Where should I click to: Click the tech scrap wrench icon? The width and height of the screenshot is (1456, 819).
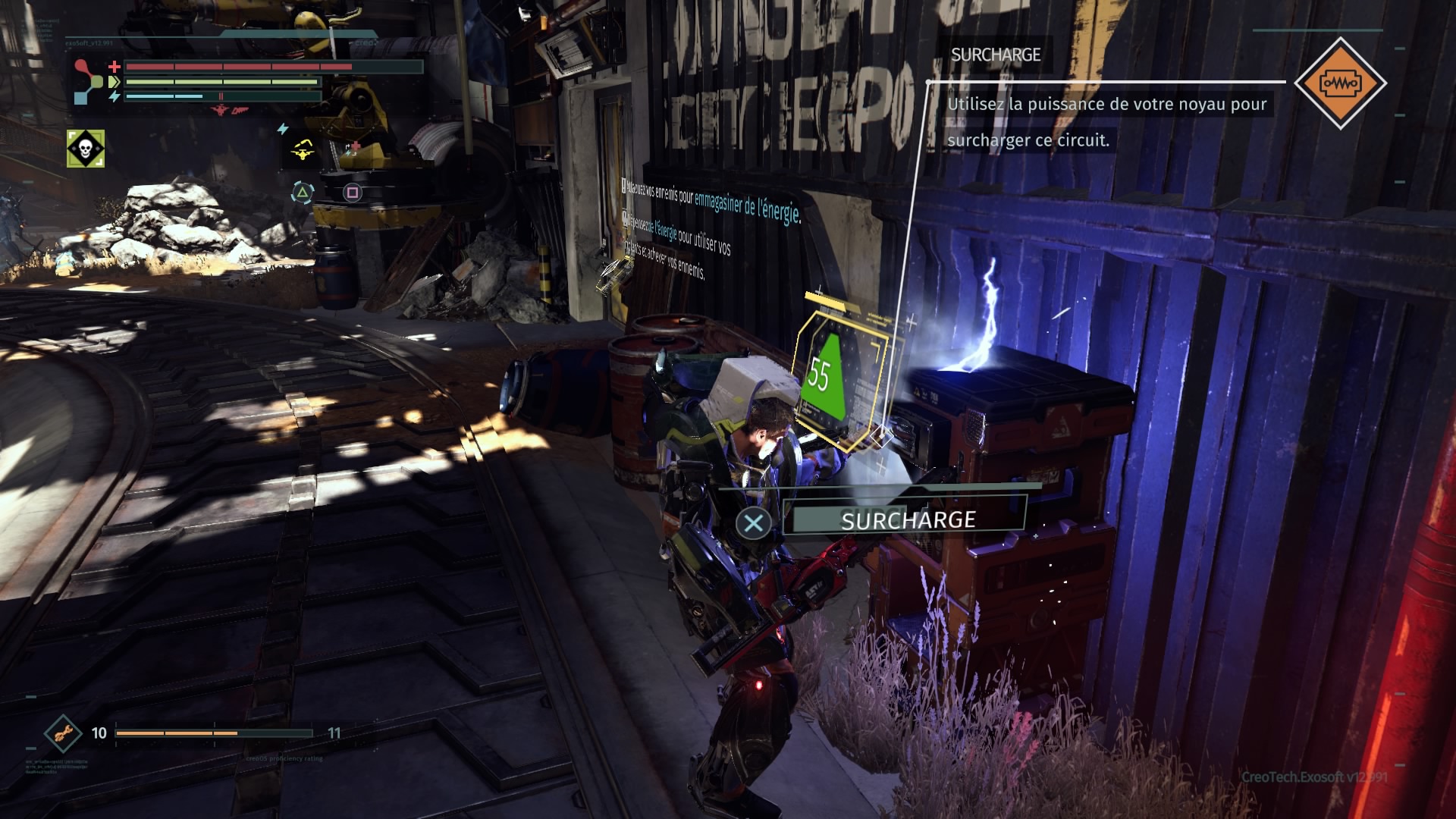(63, 733)
